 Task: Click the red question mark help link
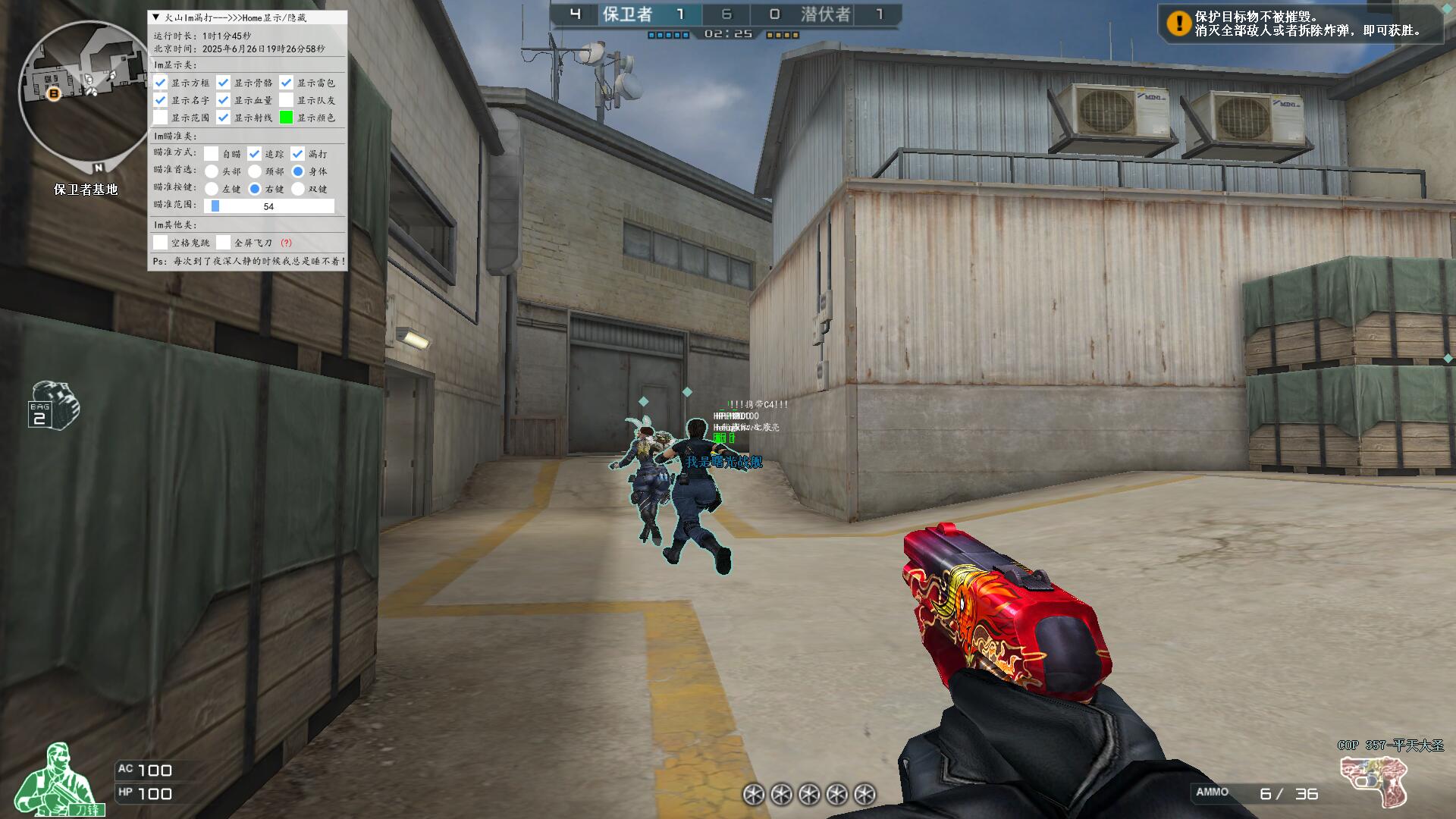(x=286, y=243)
